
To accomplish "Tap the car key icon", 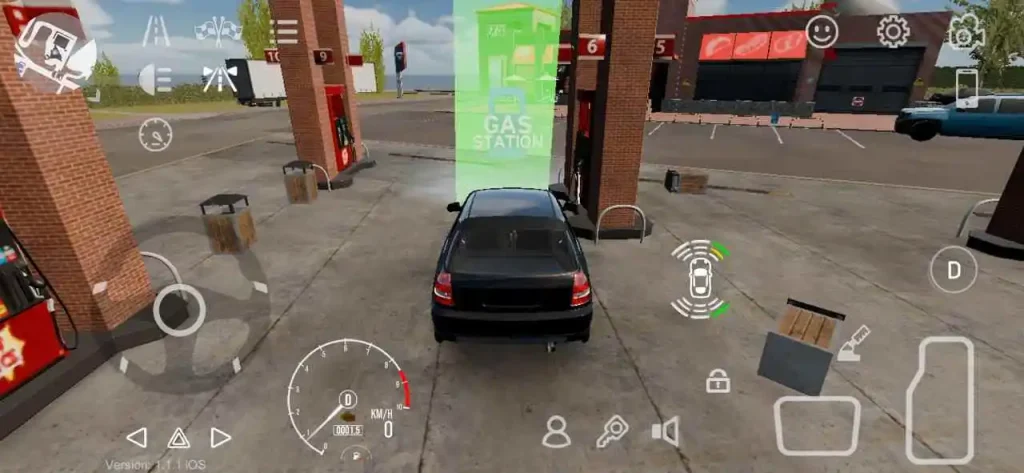I will click(x=611, y=432).
